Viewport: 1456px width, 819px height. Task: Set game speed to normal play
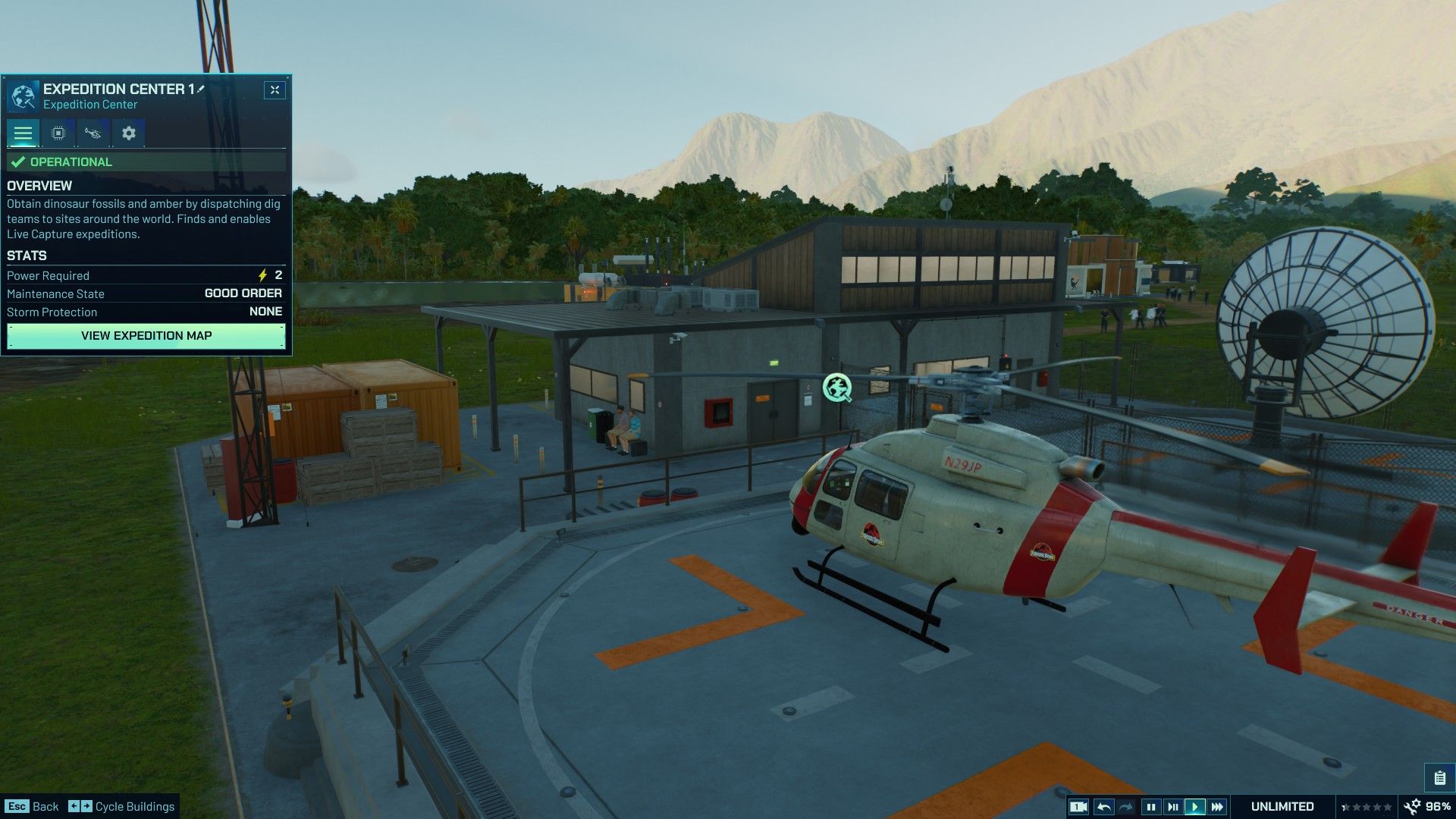[x=1194, y=807]
